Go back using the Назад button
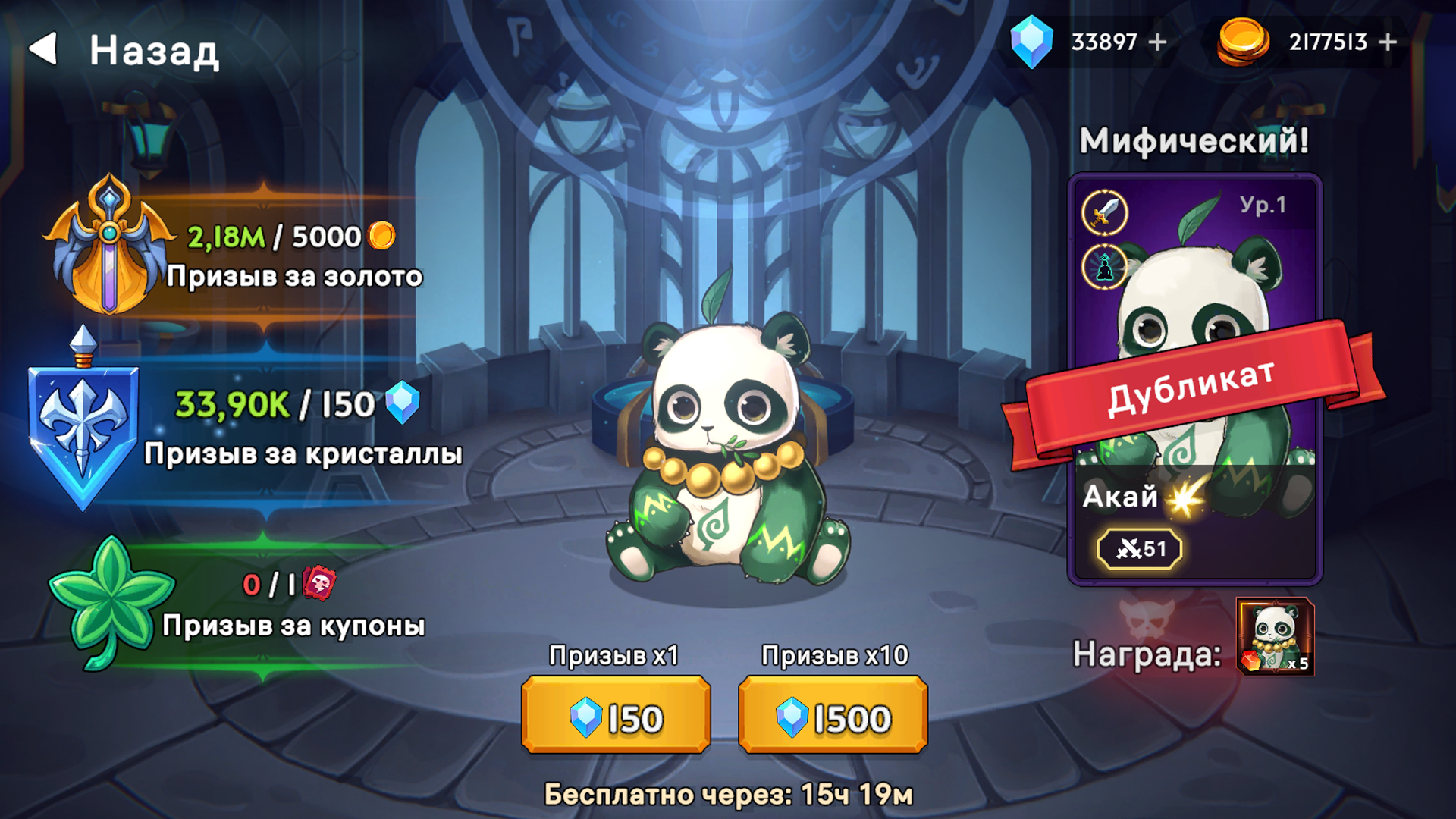This screenshot has width=1456, height=819. (x=125, y=50)
